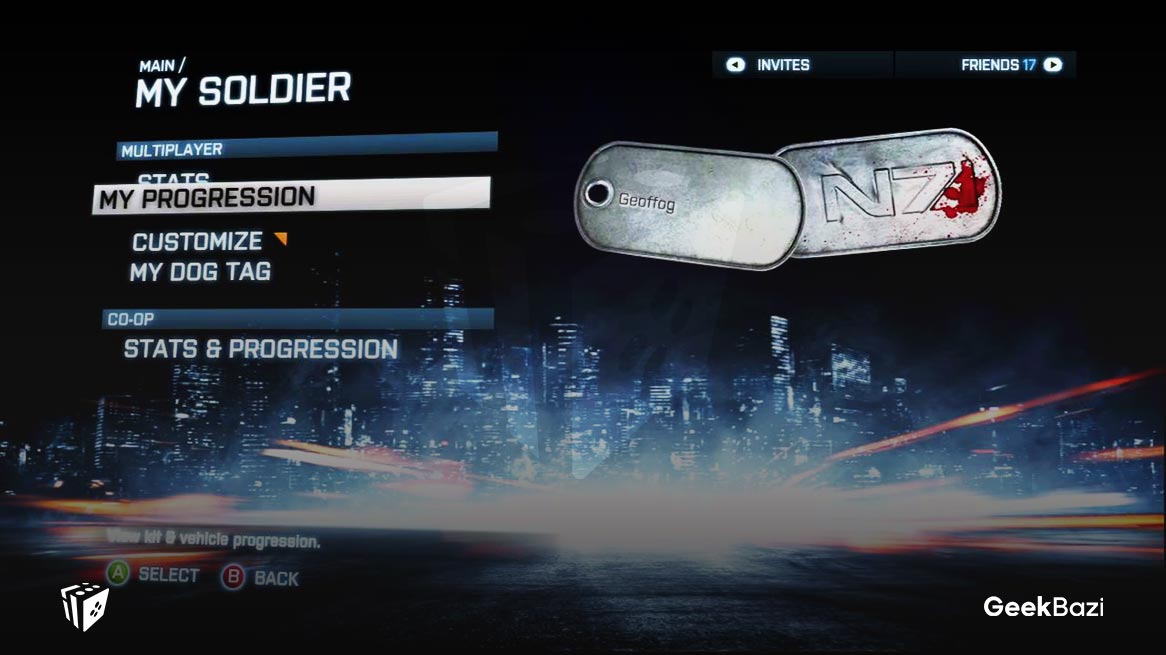Select My Progression
The image size is (1166, 655).
coord(207,198)
